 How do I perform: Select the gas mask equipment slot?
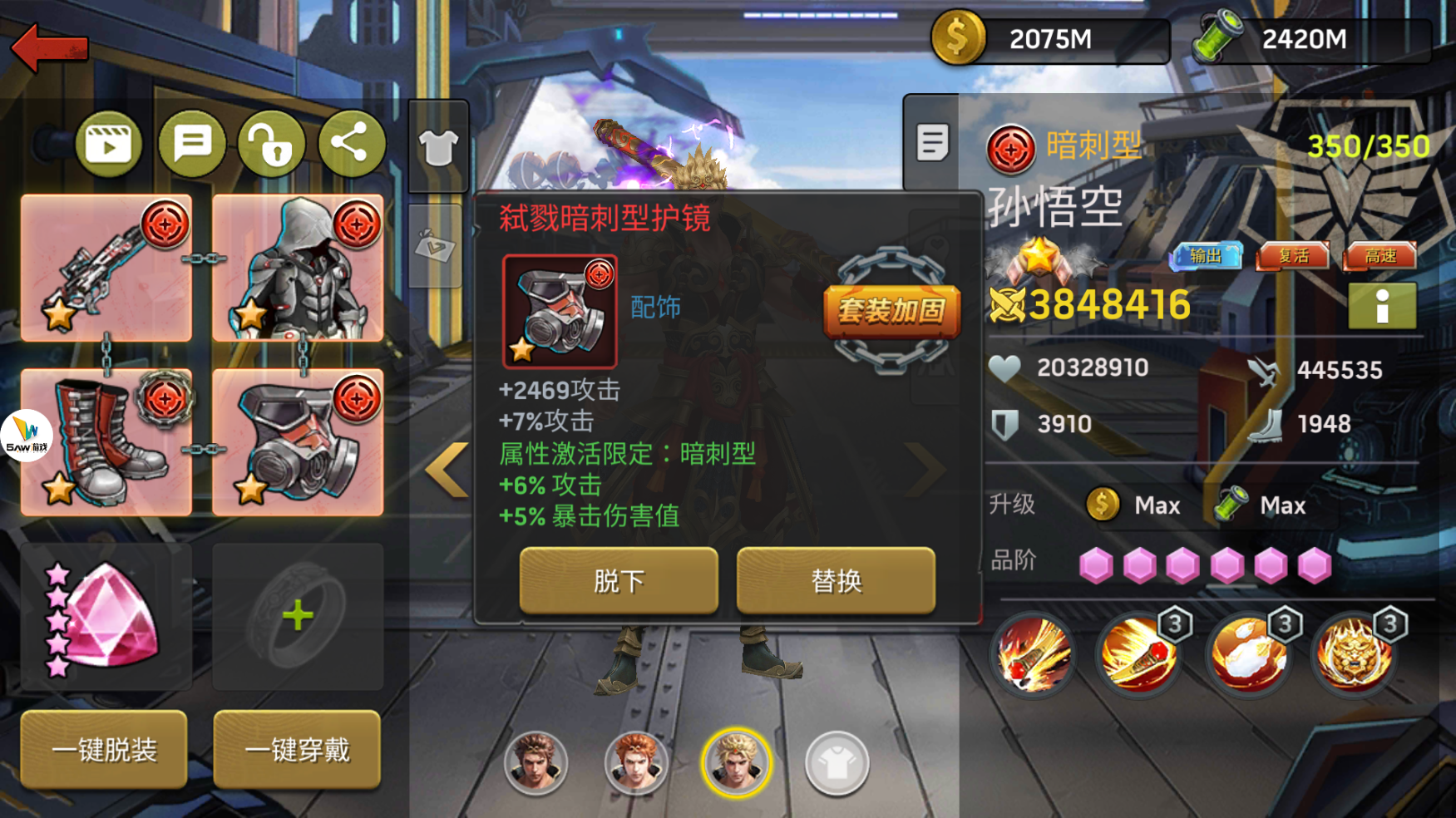pos(298,442)
